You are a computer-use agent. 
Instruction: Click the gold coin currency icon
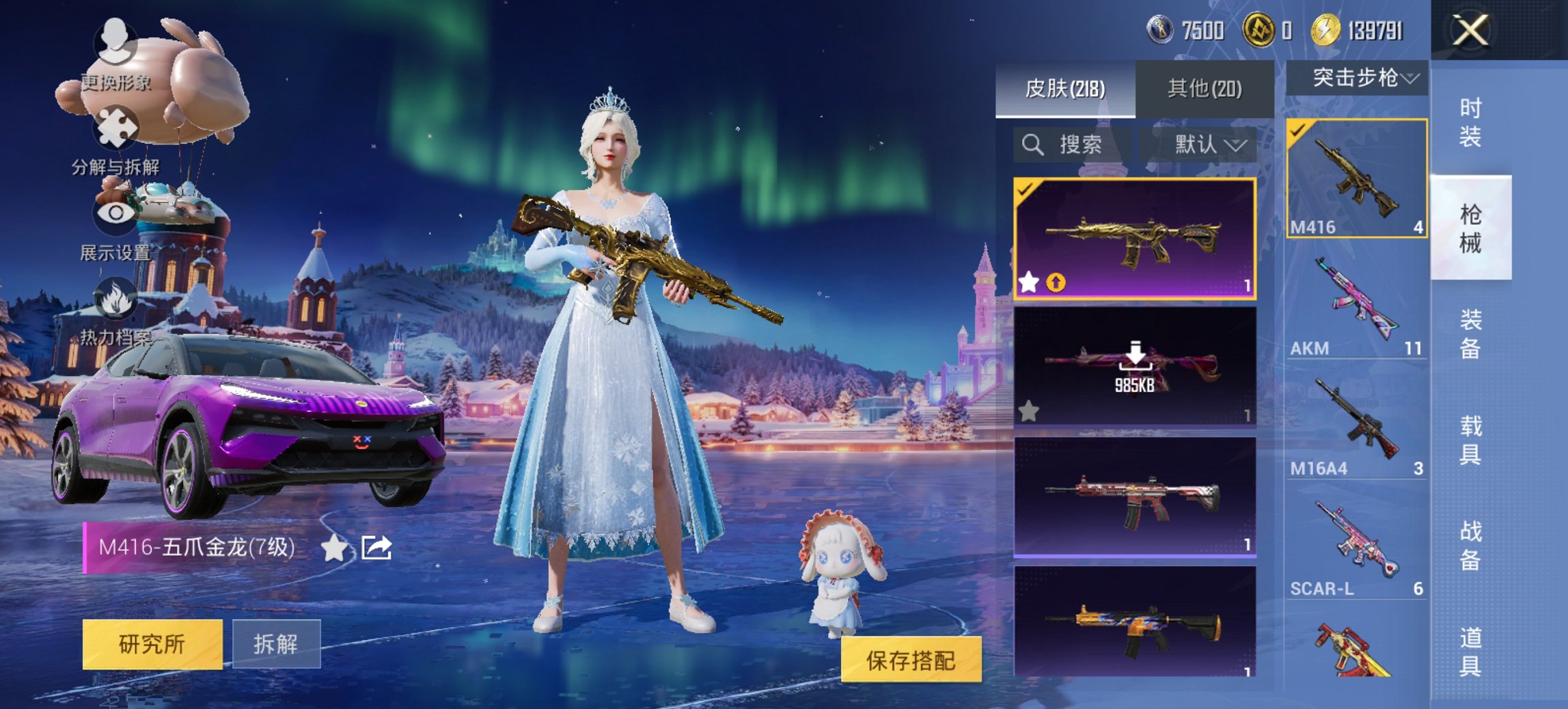pos(1326,30)
